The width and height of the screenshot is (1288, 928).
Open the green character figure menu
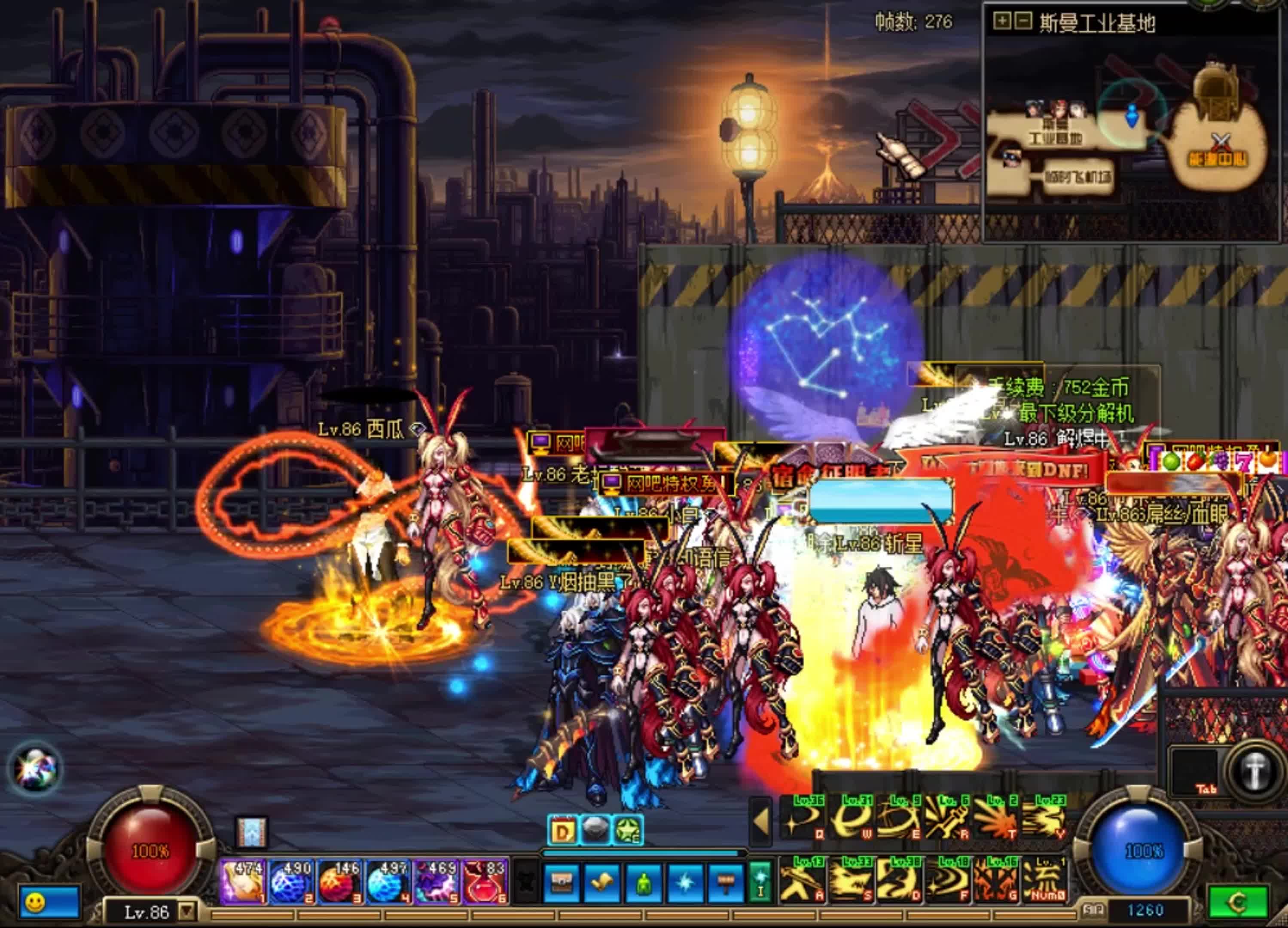tap(644, 884)
